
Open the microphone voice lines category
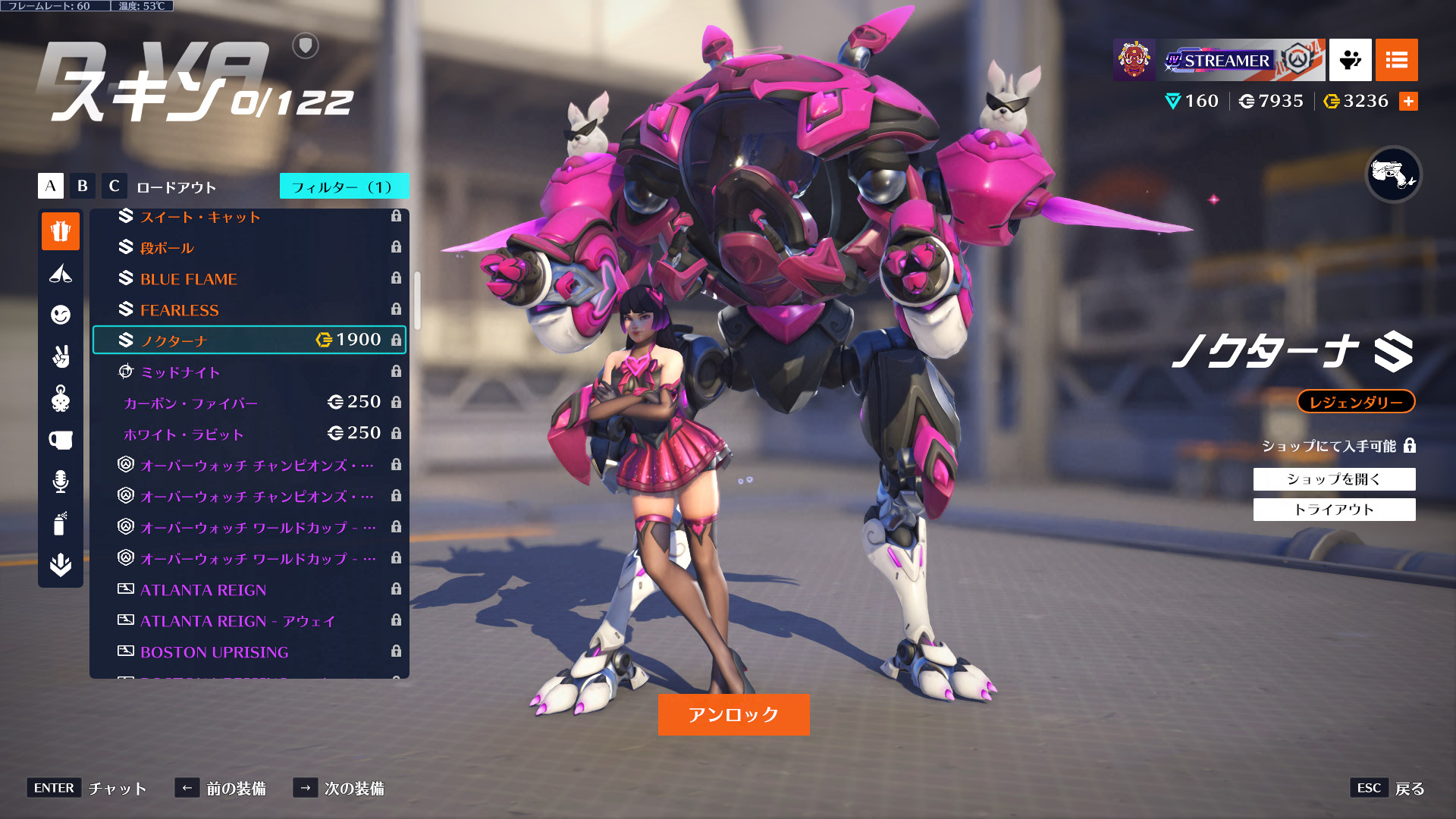tap(61, 481)
